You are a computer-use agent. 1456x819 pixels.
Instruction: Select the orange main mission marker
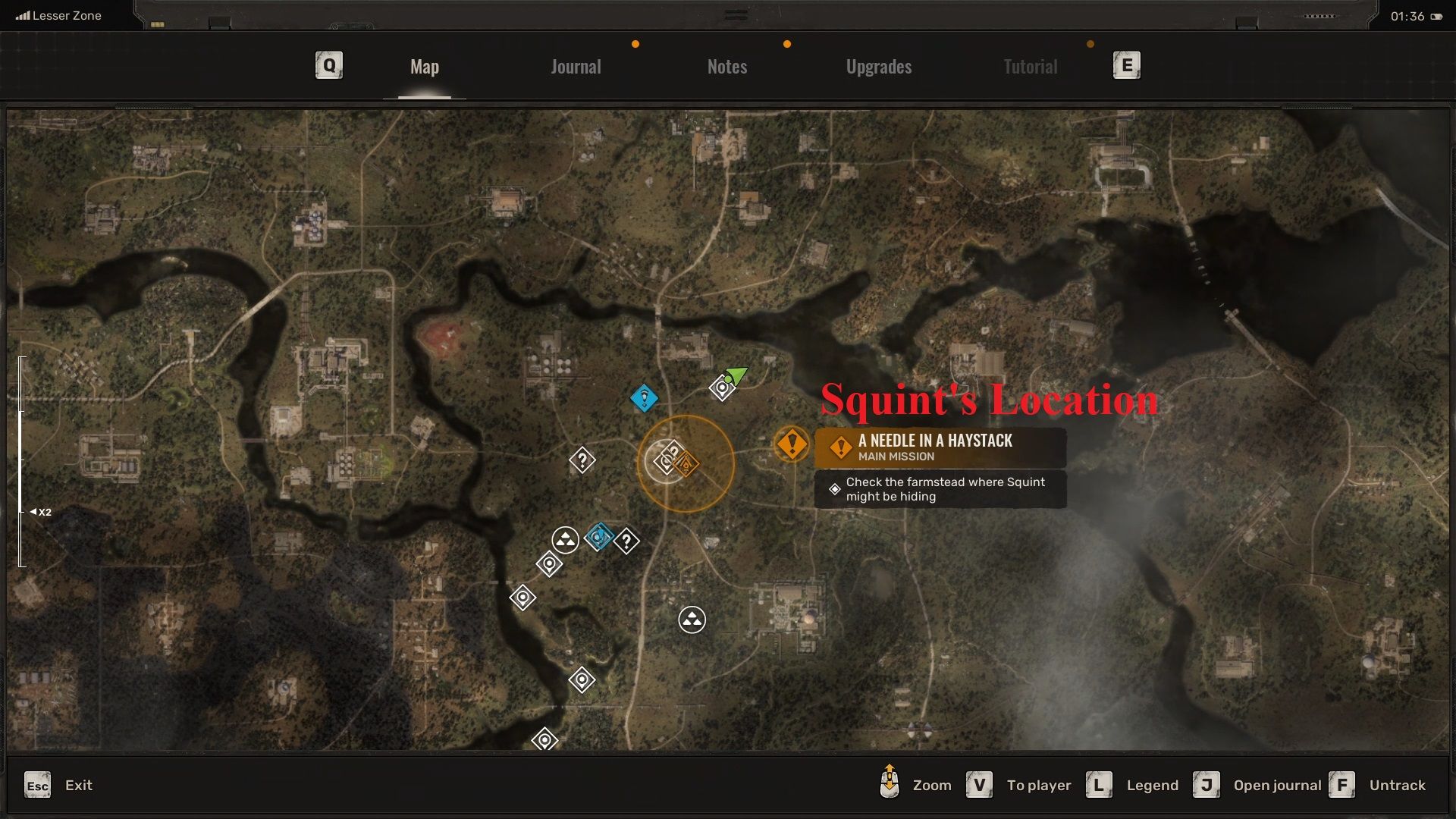click(792, 444)
